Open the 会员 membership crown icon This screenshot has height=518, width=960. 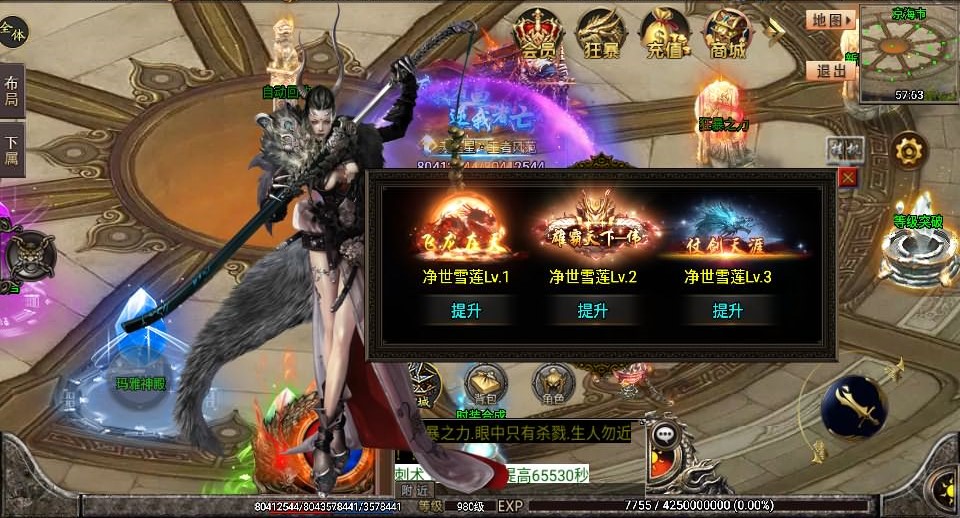click(538, 37)
